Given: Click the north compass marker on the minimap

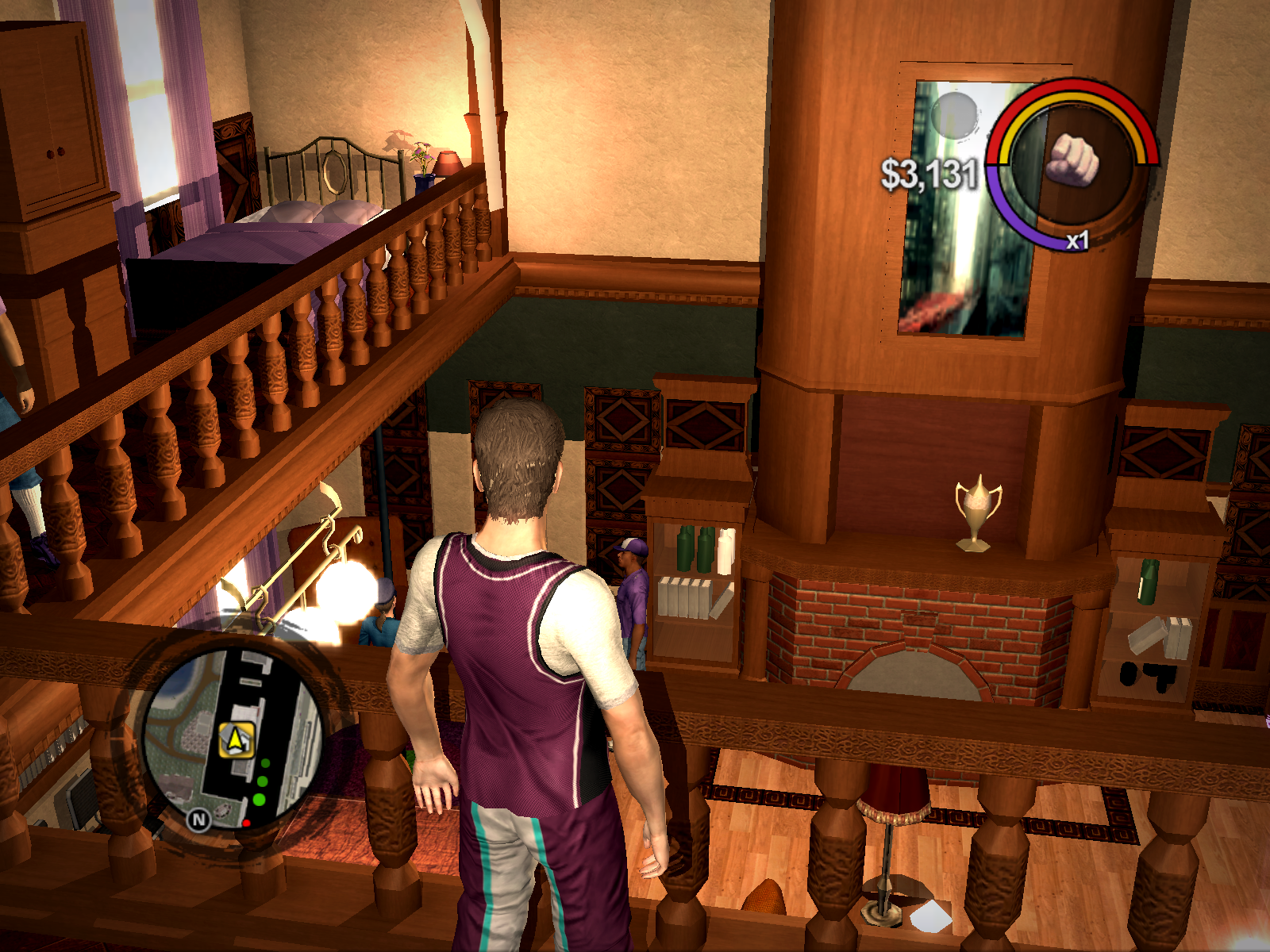Looking at the screenshot, I should 198,820.
